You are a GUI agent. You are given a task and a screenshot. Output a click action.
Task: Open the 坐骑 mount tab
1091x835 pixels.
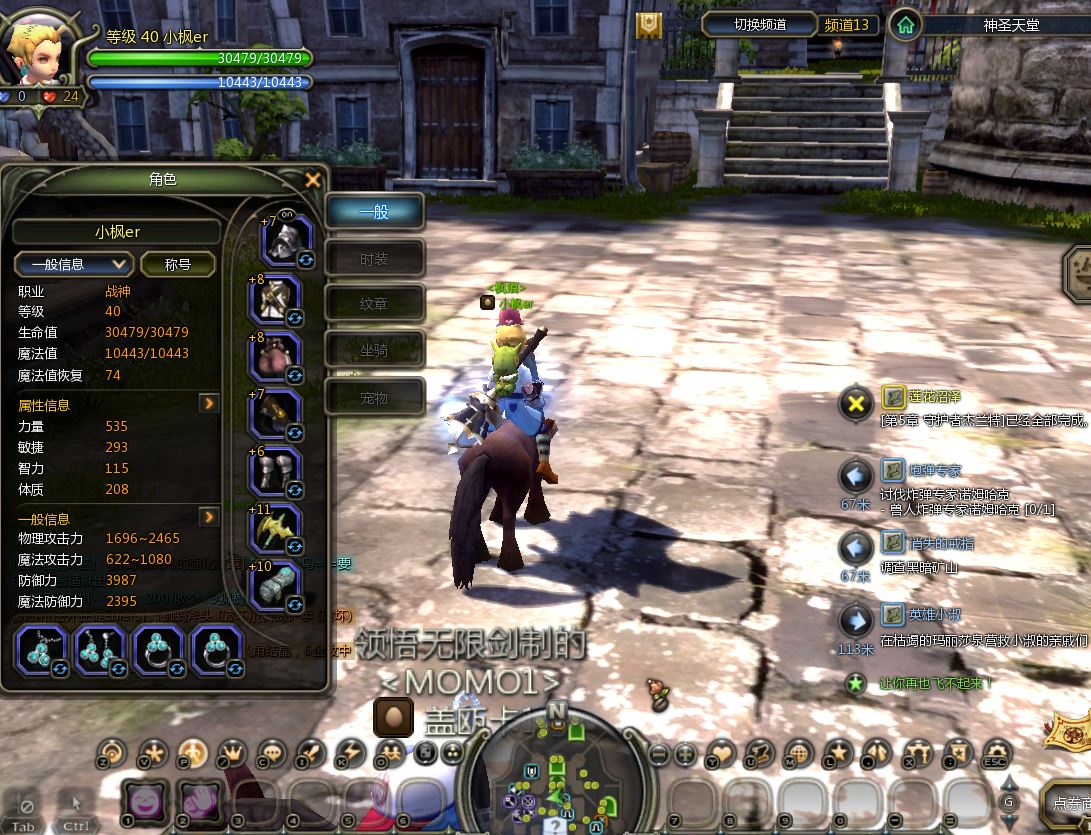(374, 350)
